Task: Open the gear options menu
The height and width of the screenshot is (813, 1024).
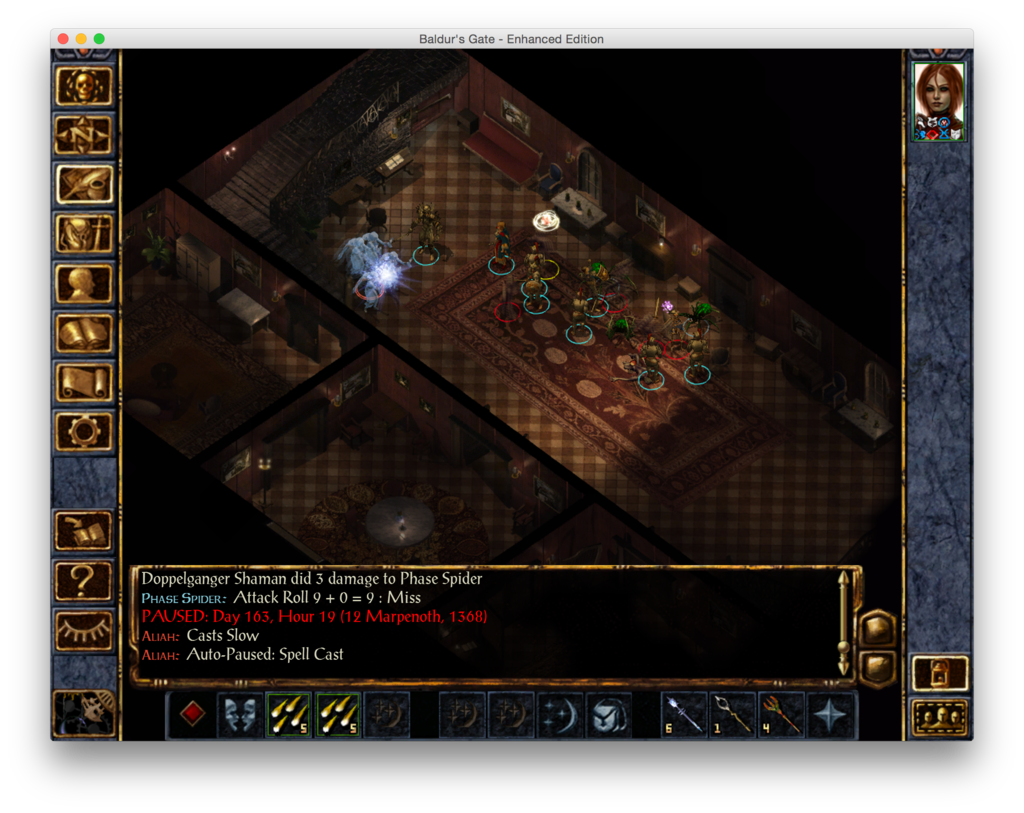Action: point(84,431)
